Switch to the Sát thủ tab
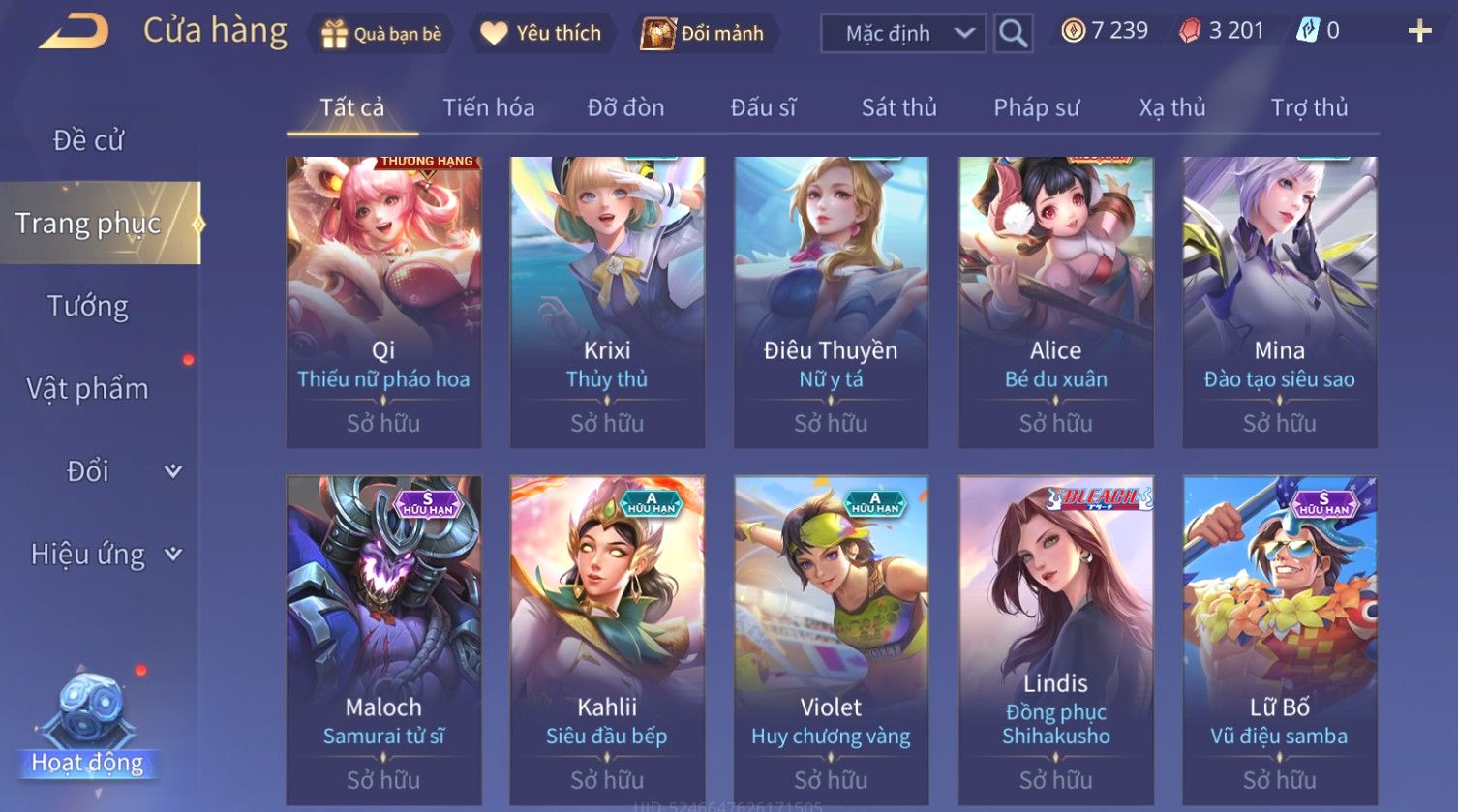Screen dimensions: 1458x812 (898, 107)
